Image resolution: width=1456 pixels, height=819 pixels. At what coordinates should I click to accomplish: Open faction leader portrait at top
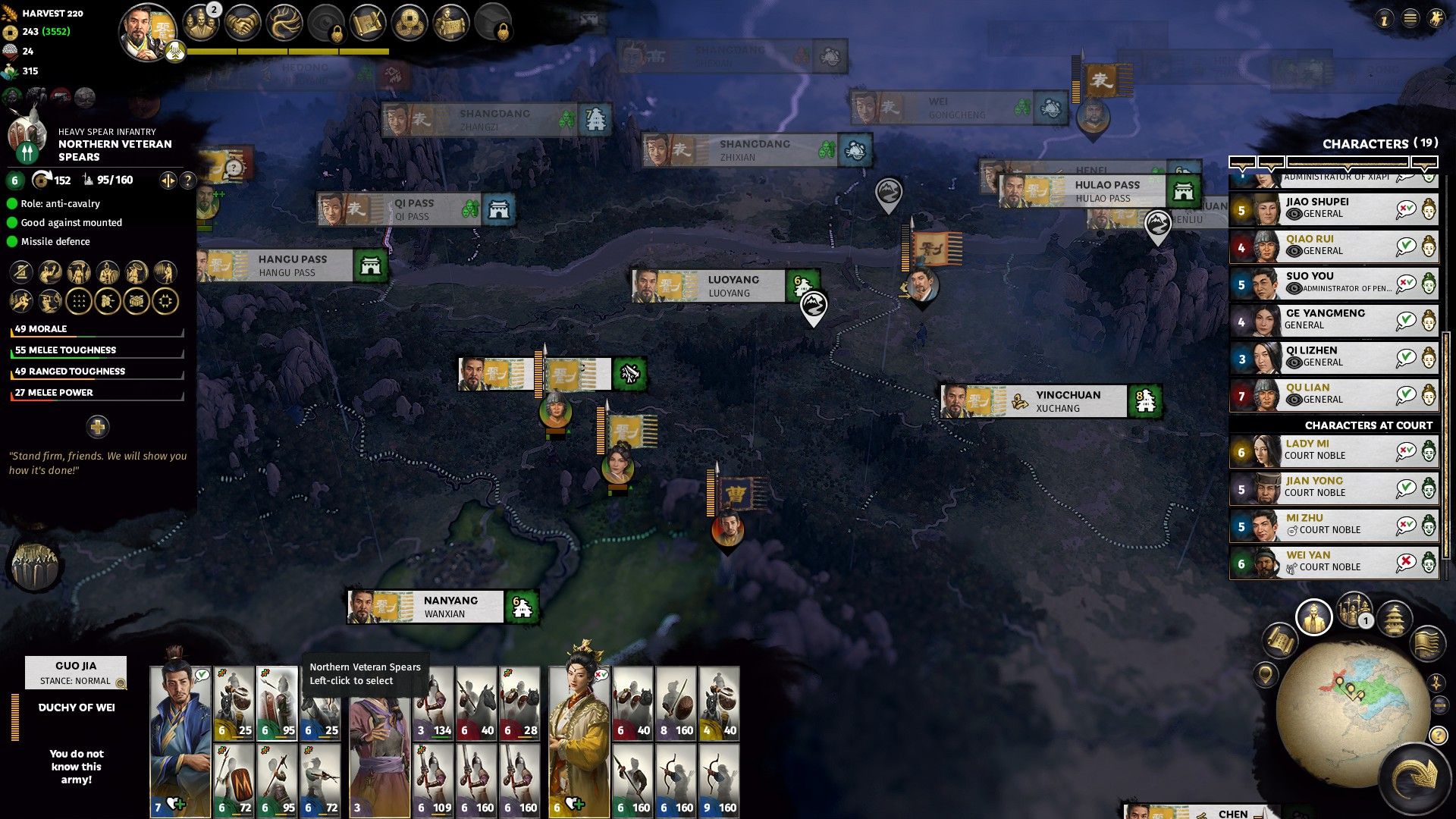(x=146, y=32)
